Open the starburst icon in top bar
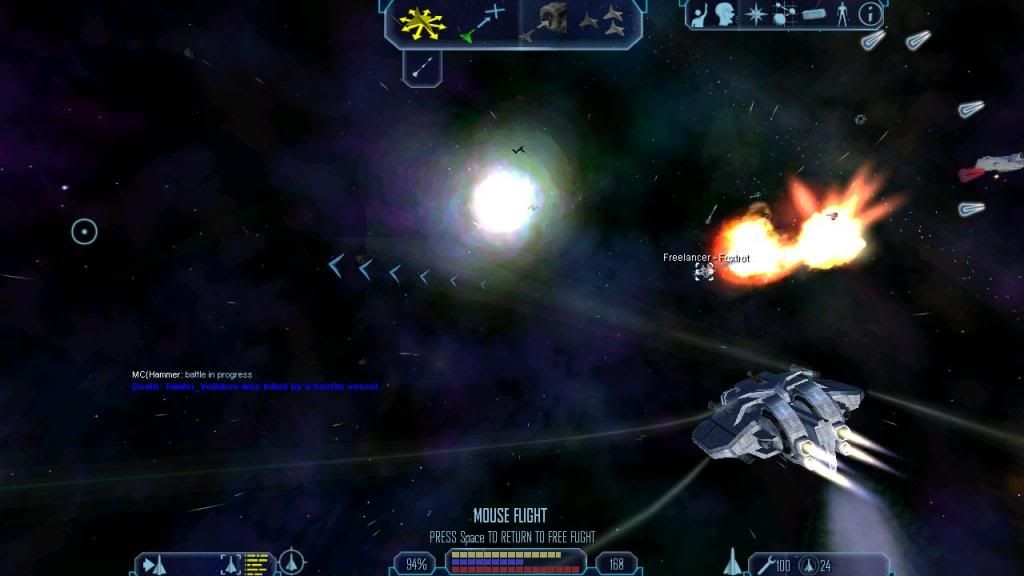 (x=756, y=14)
